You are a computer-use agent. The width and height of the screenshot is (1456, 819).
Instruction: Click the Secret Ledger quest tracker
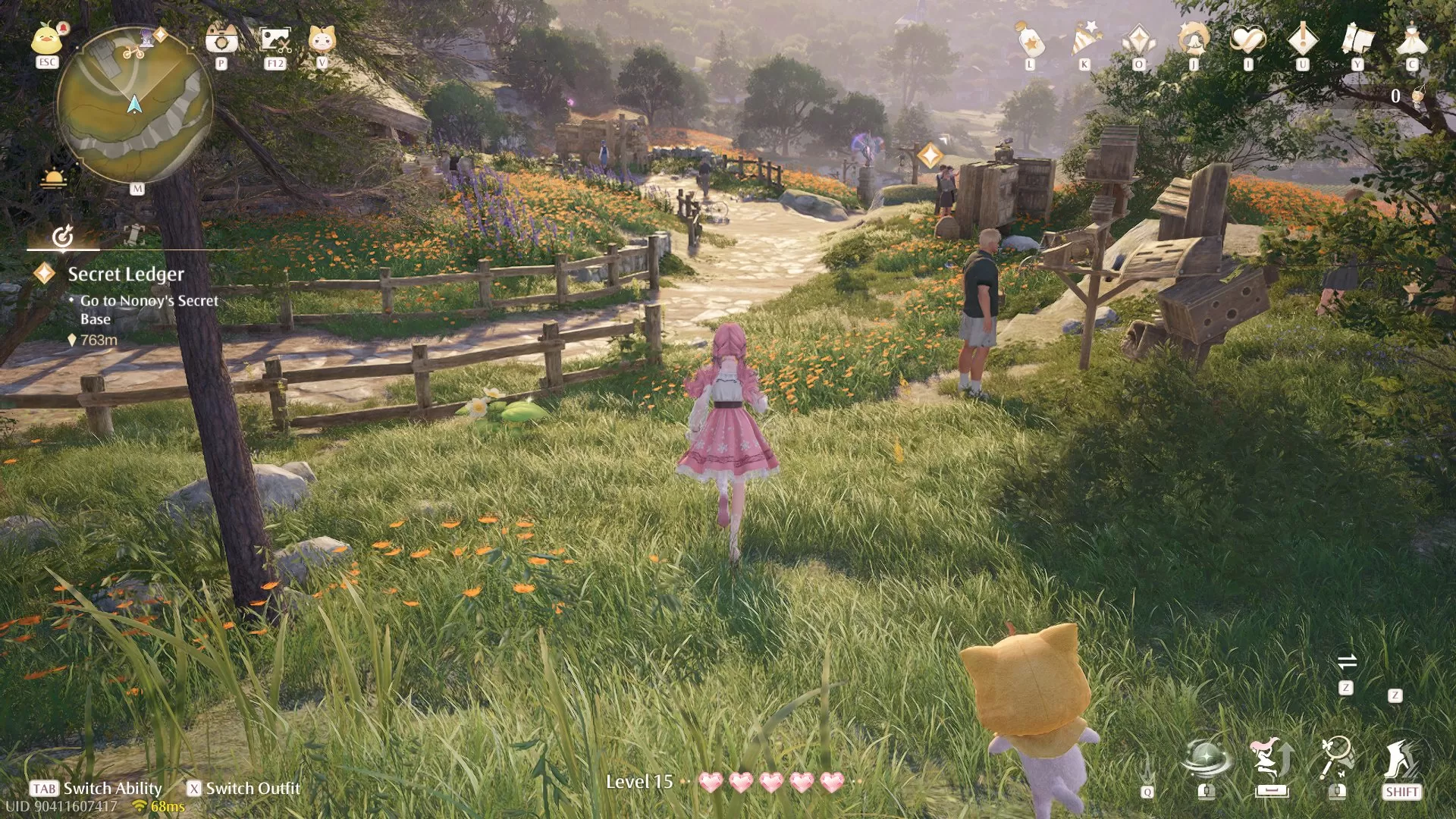pyautogui.click(x=124, y=275)
